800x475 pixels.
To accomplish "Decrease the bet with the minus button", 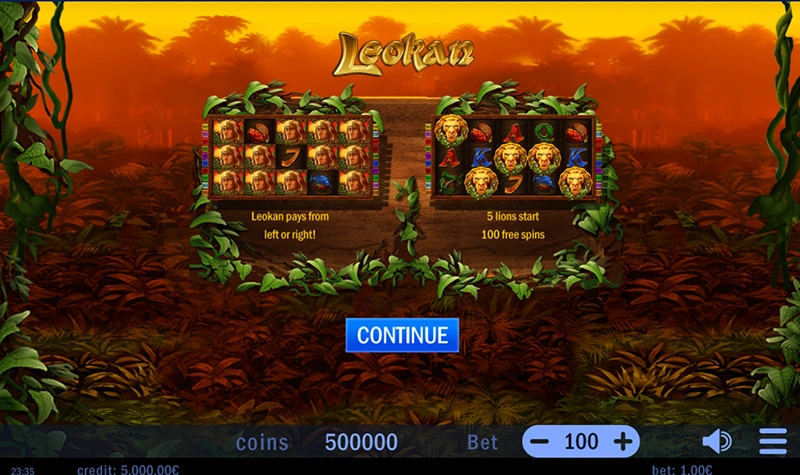I will tap(540, 441).
